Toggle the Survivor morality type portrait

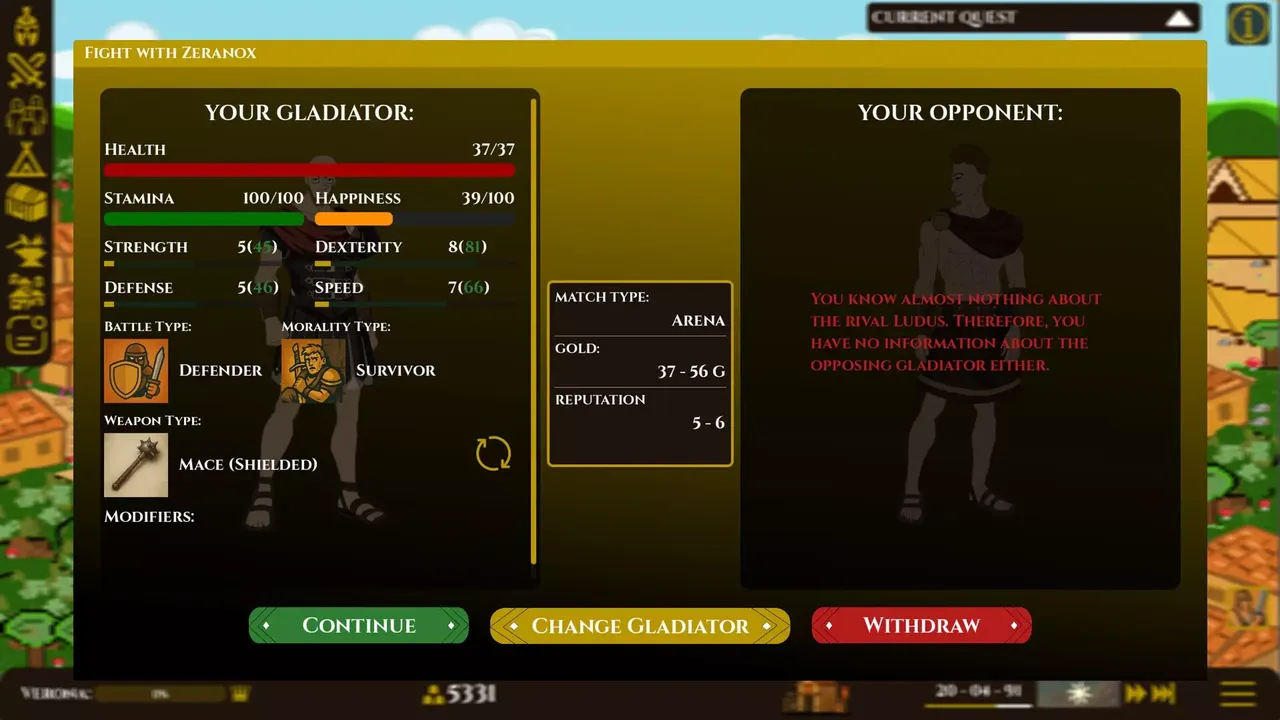(x=311, y=370)
